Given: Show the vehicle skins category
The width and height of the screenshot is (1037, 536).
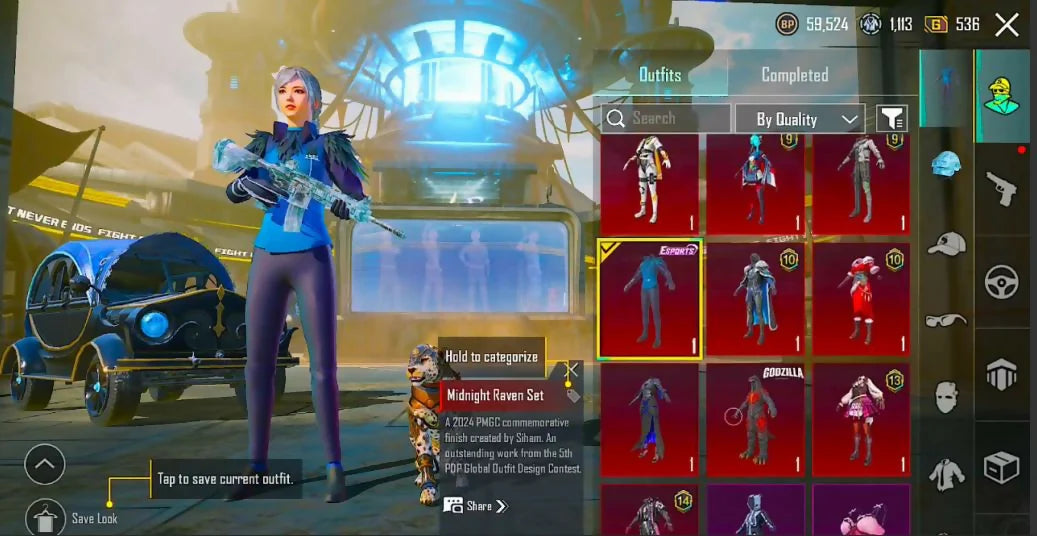Looking at the screenshot, I should 1002,282.
